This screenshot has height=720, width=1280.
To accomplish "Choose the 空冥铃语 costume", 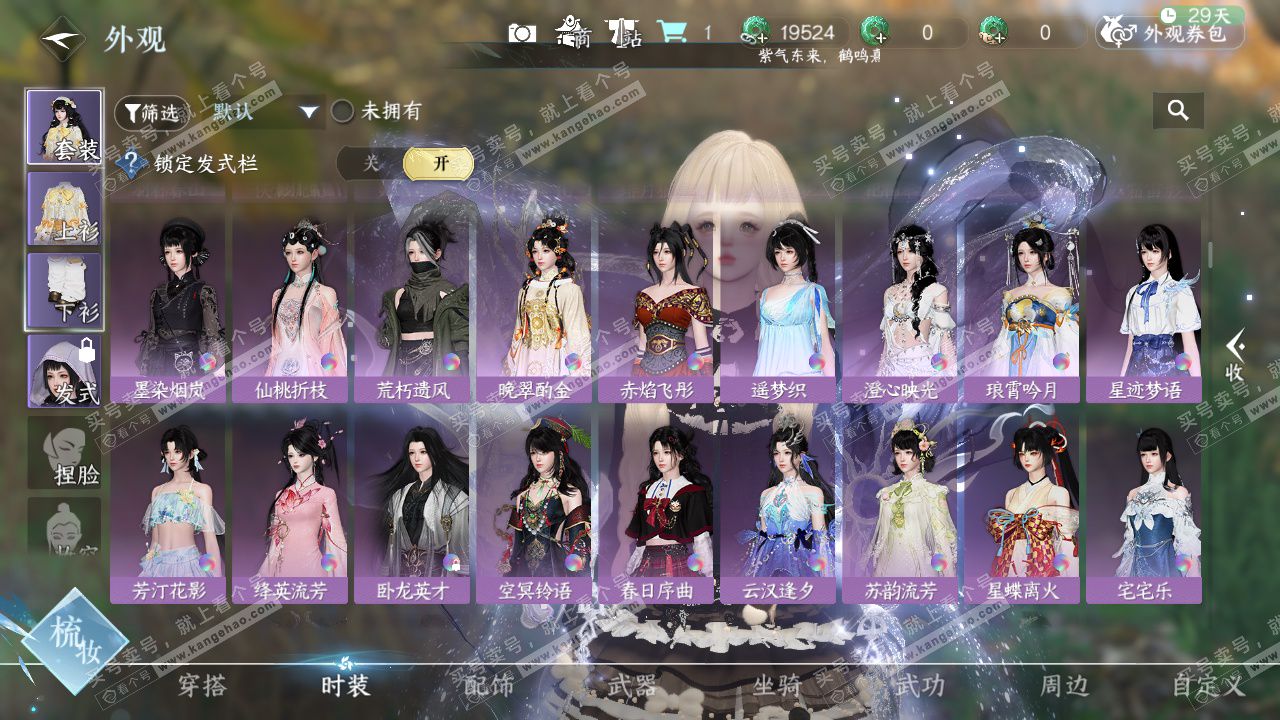I will 535,507.
